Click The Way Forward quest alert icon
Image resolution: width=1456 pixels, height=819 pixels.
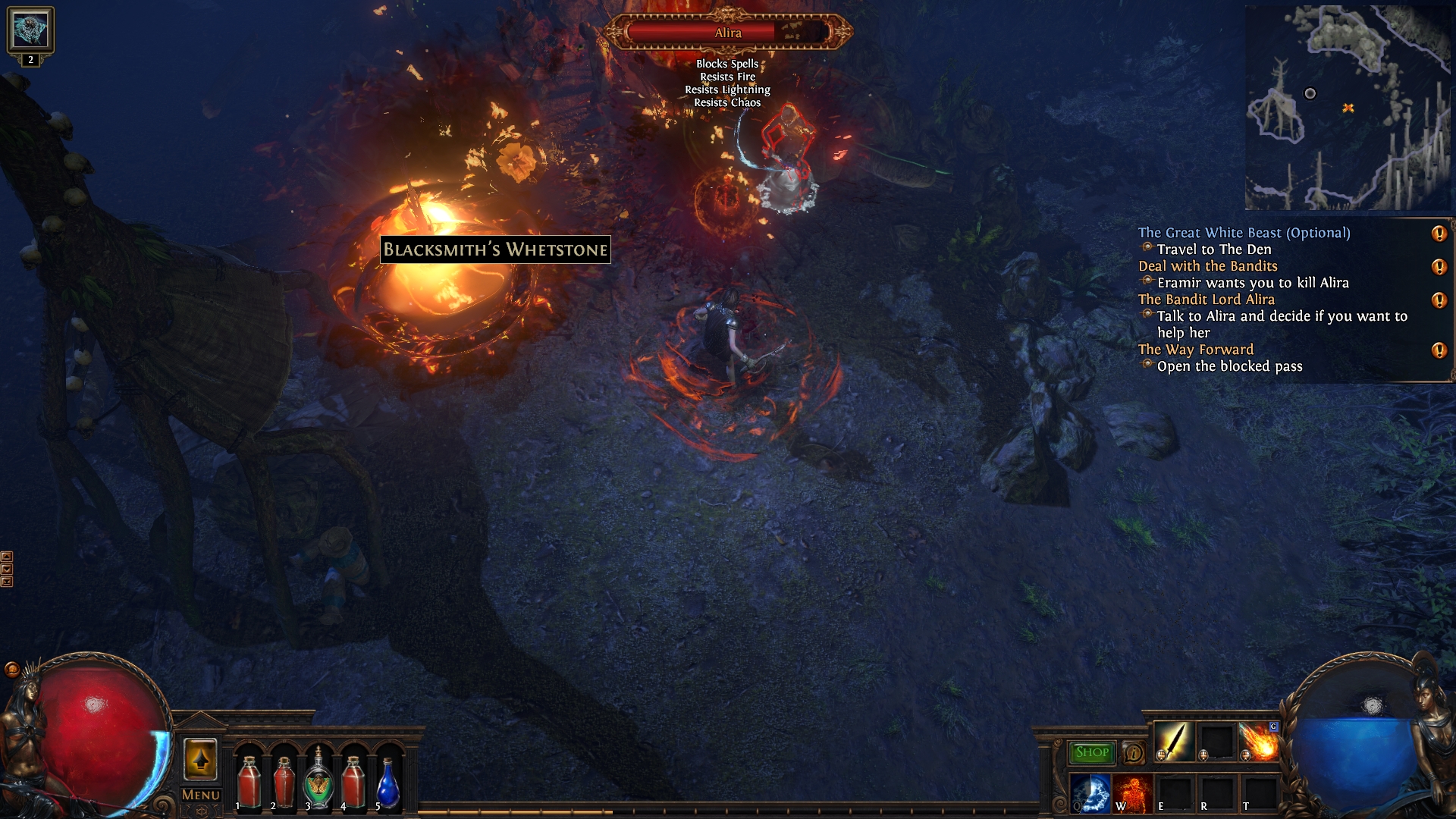[1439, 350]
